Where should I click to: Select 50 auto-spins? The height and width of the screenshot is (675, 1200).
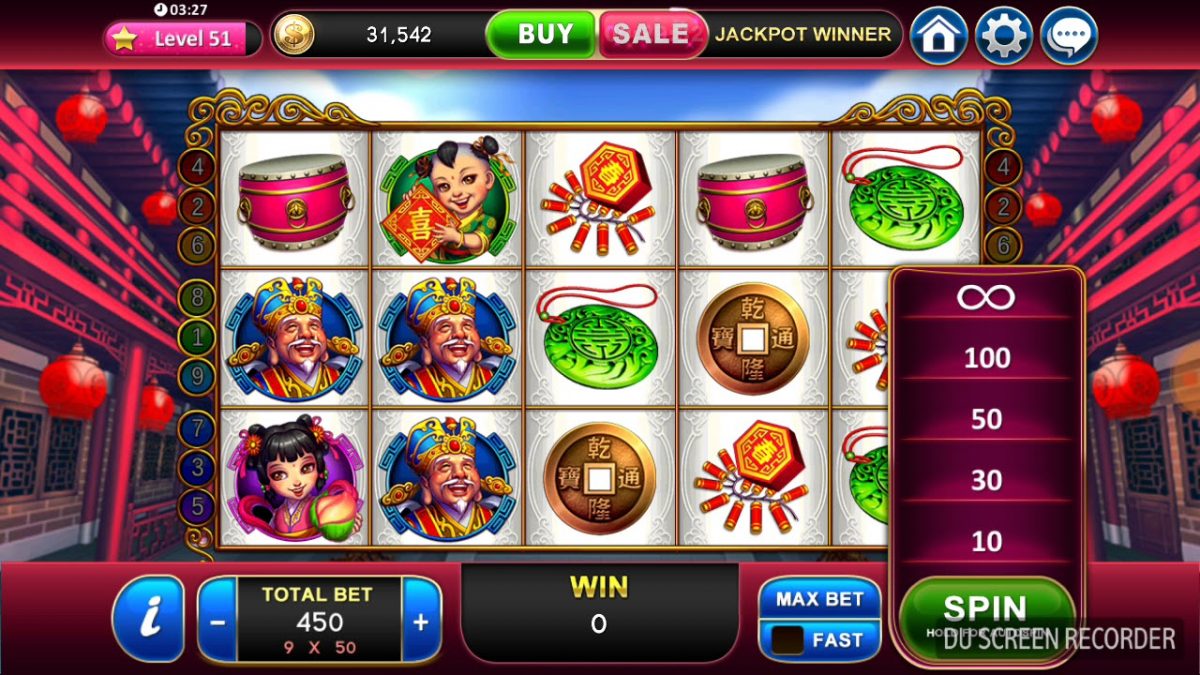coord(986,419)
